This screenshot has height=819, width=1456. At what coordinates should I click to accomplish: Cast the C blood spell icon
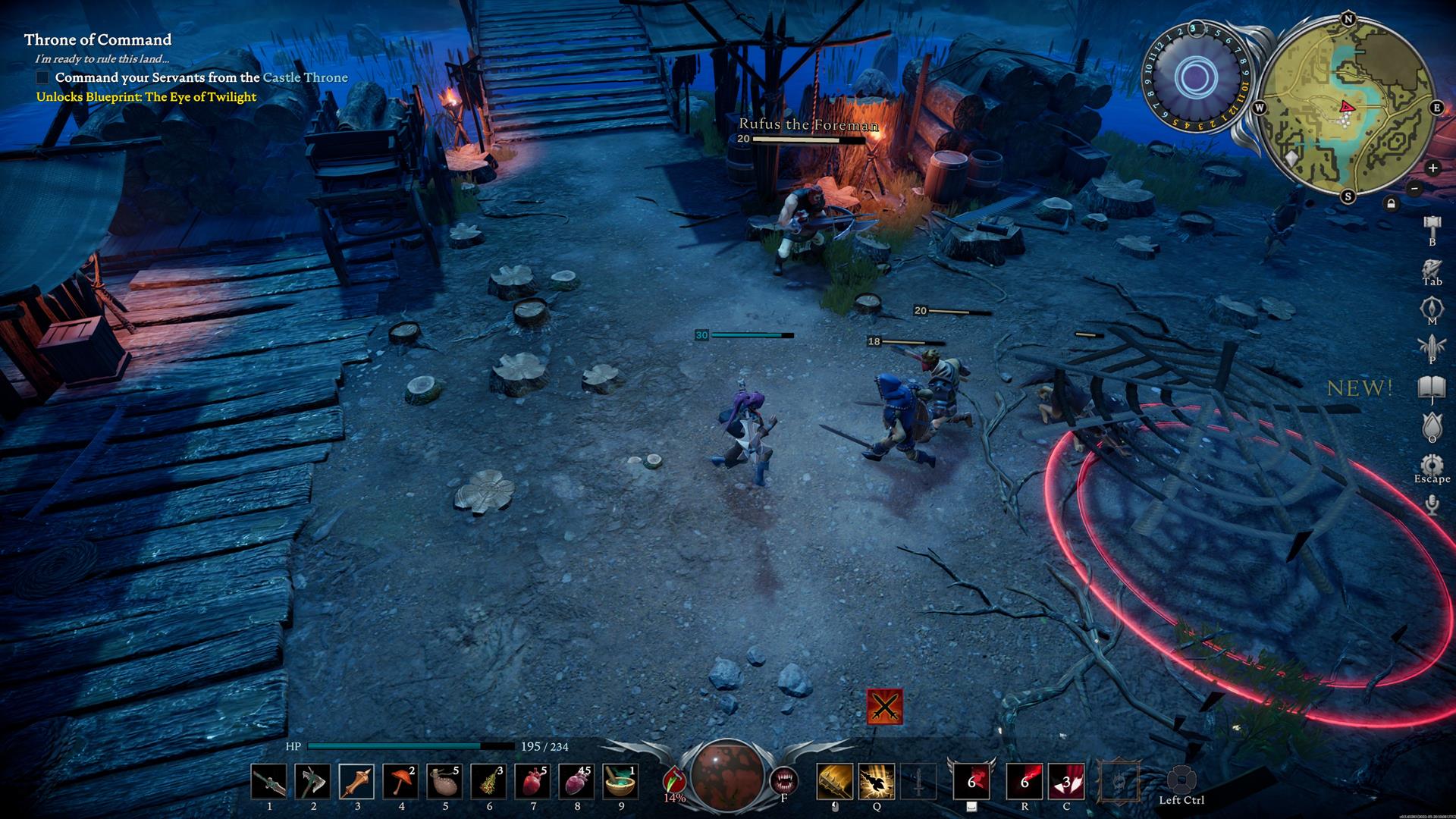[1066, 782]
